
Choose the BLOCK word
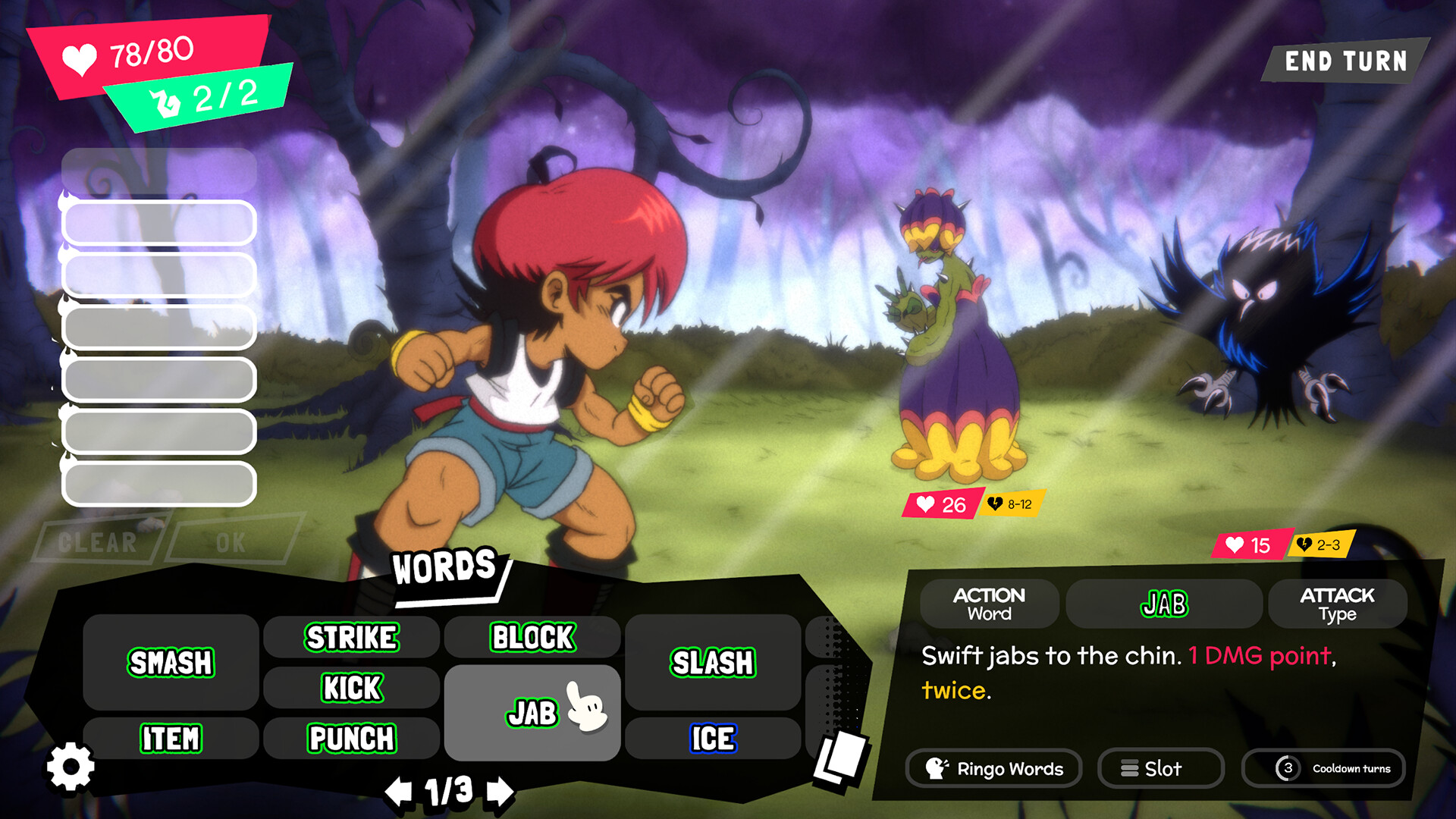(x=532, y=637)
